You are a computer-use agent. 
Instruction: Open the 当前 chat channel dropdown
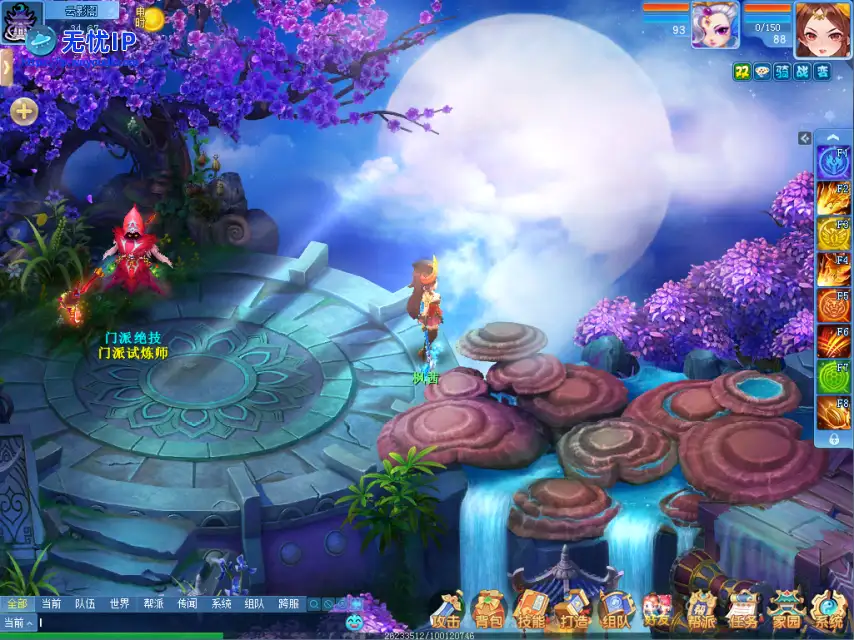(18, 622)
